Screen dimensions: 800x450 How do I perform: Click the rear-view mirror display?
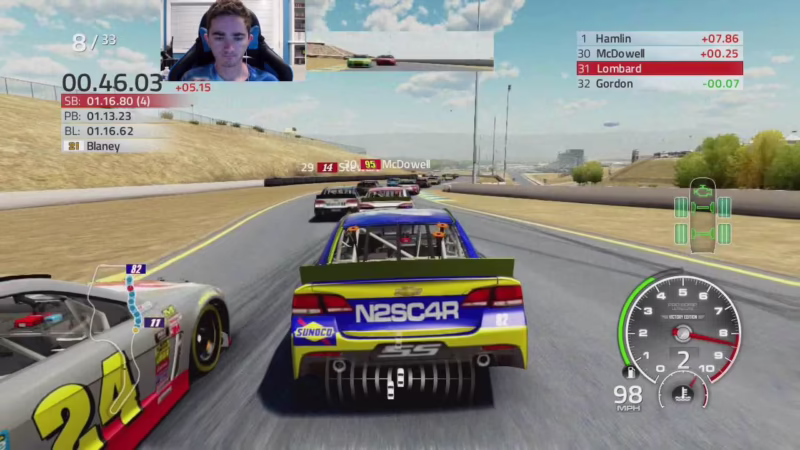pos(399,52)
